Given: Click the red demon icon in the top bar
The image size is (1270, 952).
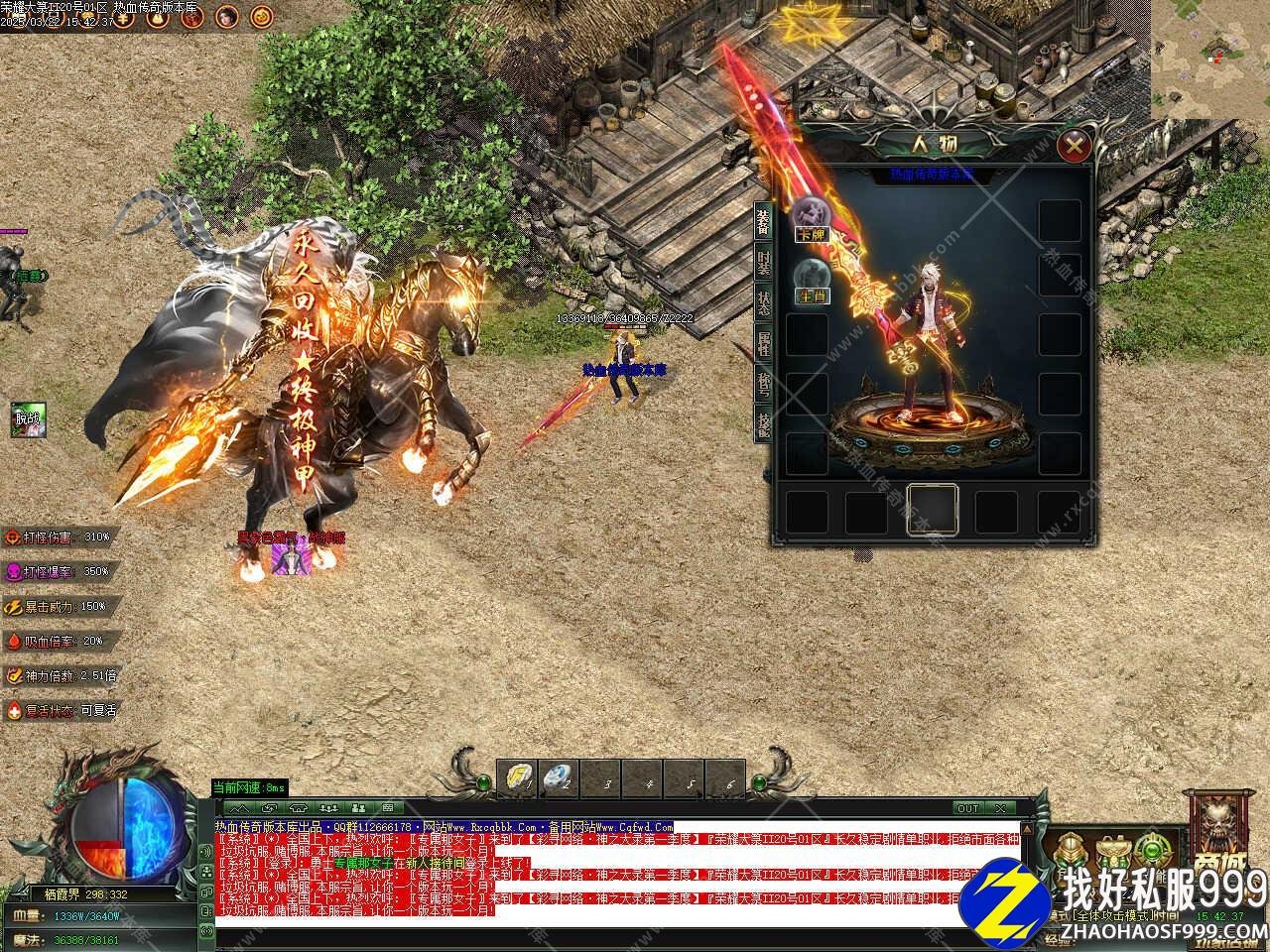Looking at the screenshot, I should (x=191, y=16).
